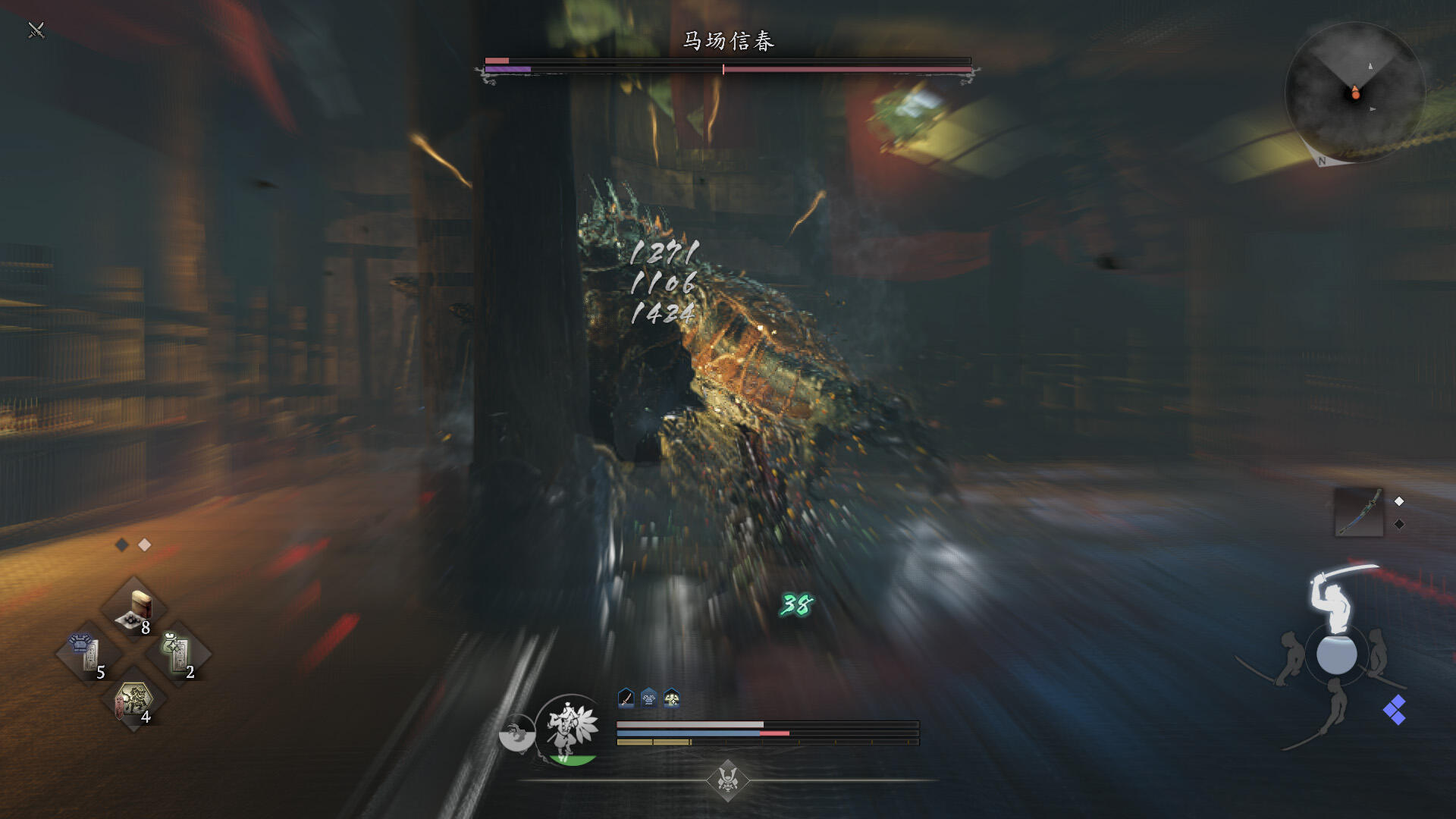This screenshot has height=819, width=1456.
Task: Activate the hexagonal yokai skill with count 4
Action: (134, 701)
